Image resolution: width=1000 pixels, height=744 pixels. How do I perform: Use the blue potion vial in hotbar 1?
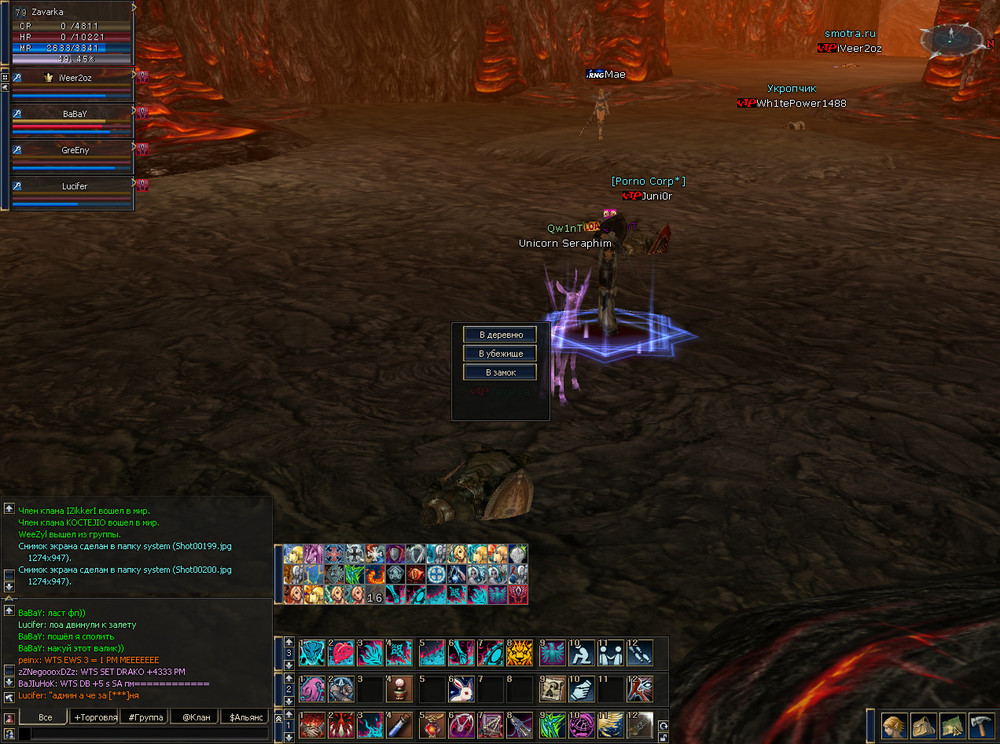click(x=401, y=724)
